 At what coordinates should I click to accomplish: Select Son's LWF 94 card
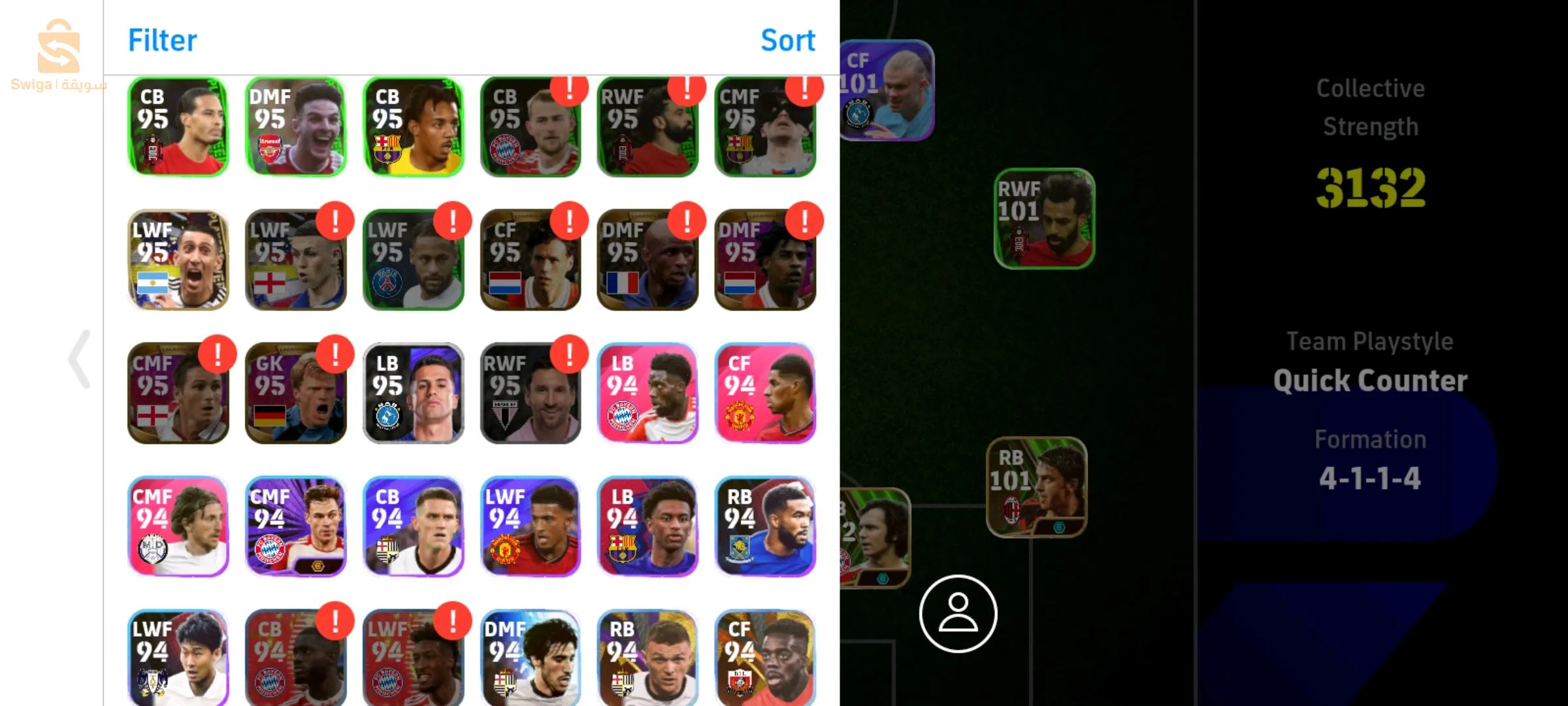pyautogui.click(x=178, y=657)
